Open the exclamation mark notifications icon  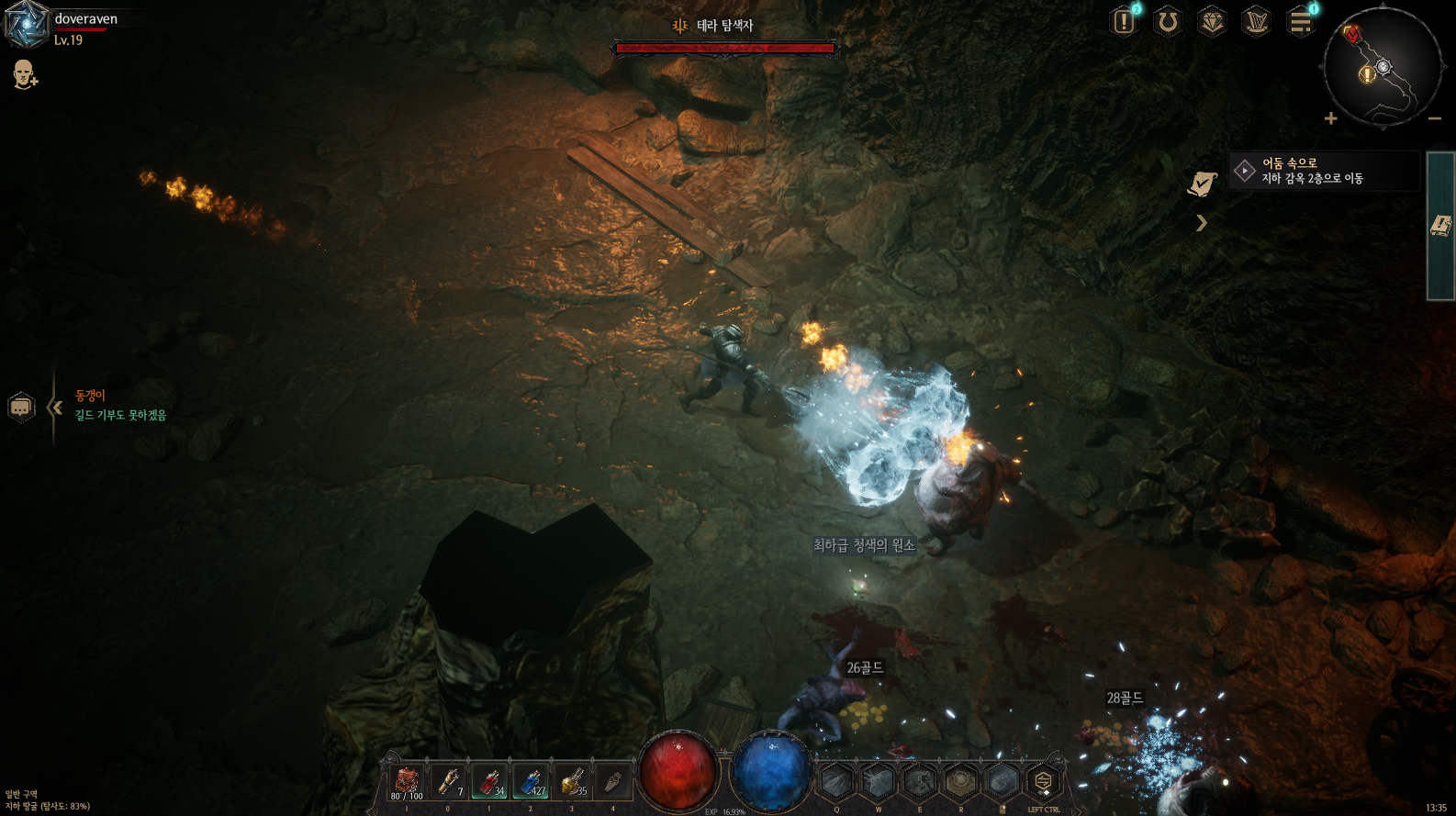pos(1124,21)
